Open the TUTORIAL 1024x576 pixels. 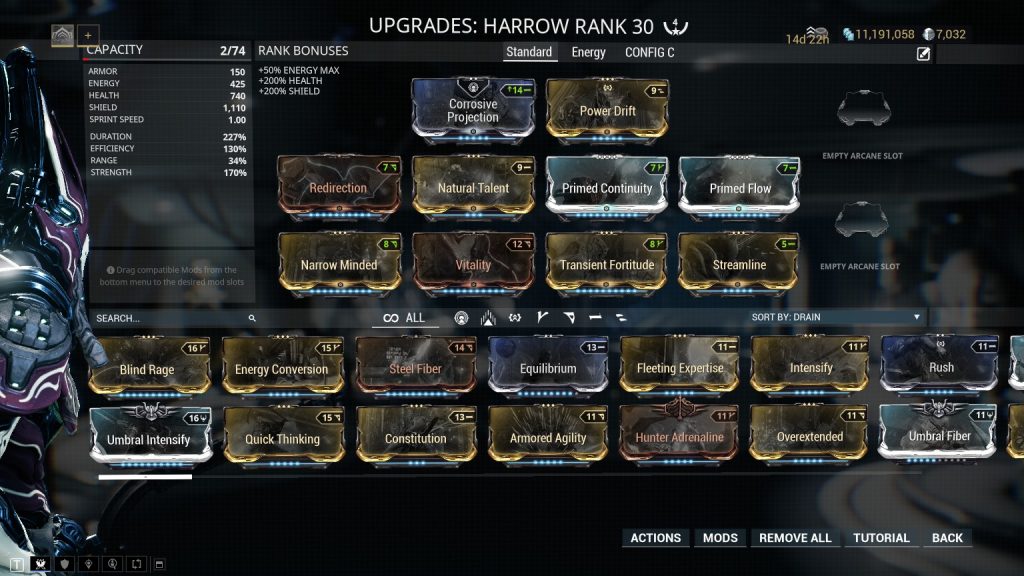881,538
